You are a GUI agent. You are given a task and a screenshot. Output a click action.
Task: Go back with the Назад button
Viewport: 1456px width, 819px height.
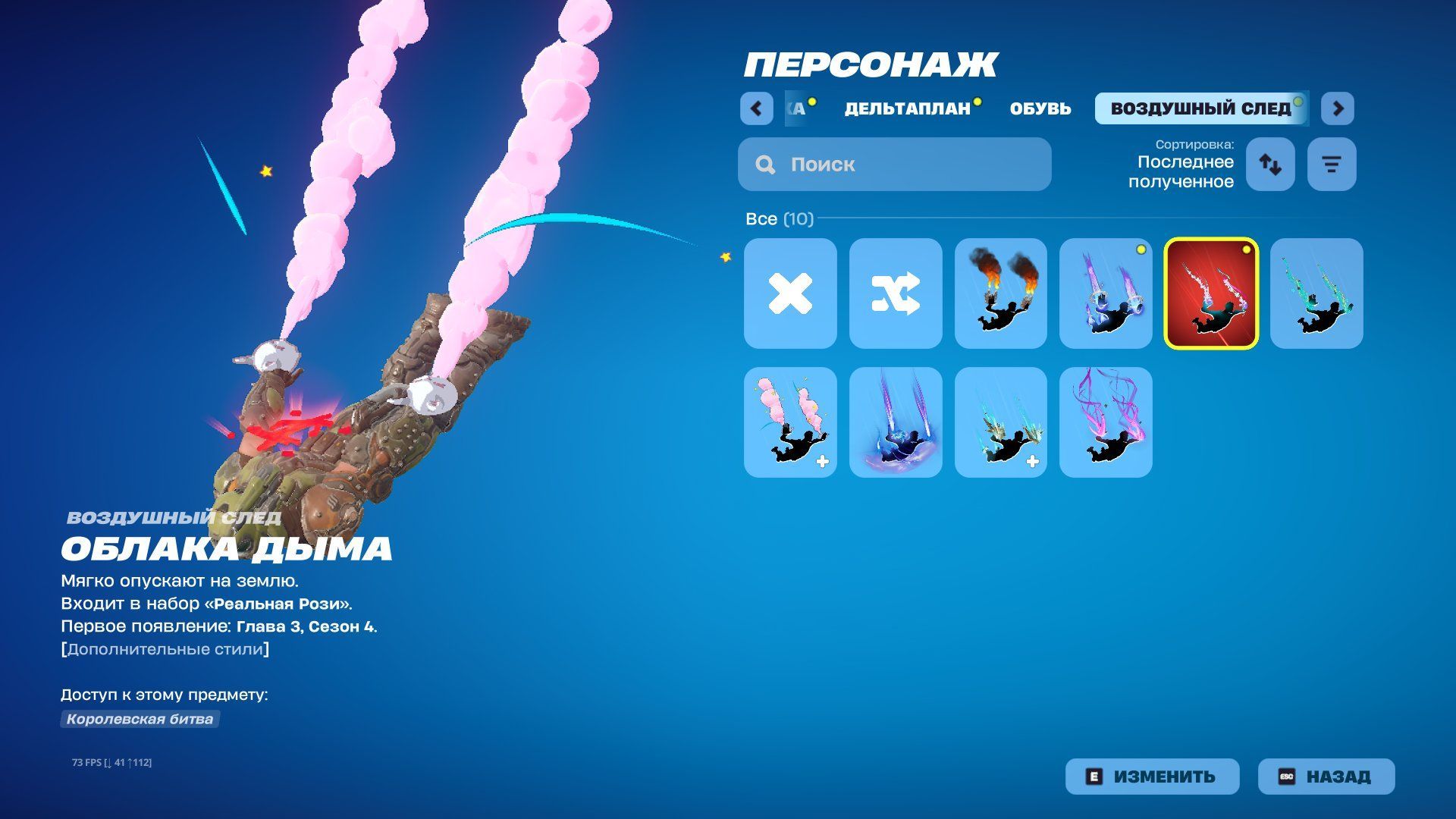[1326, 777]
